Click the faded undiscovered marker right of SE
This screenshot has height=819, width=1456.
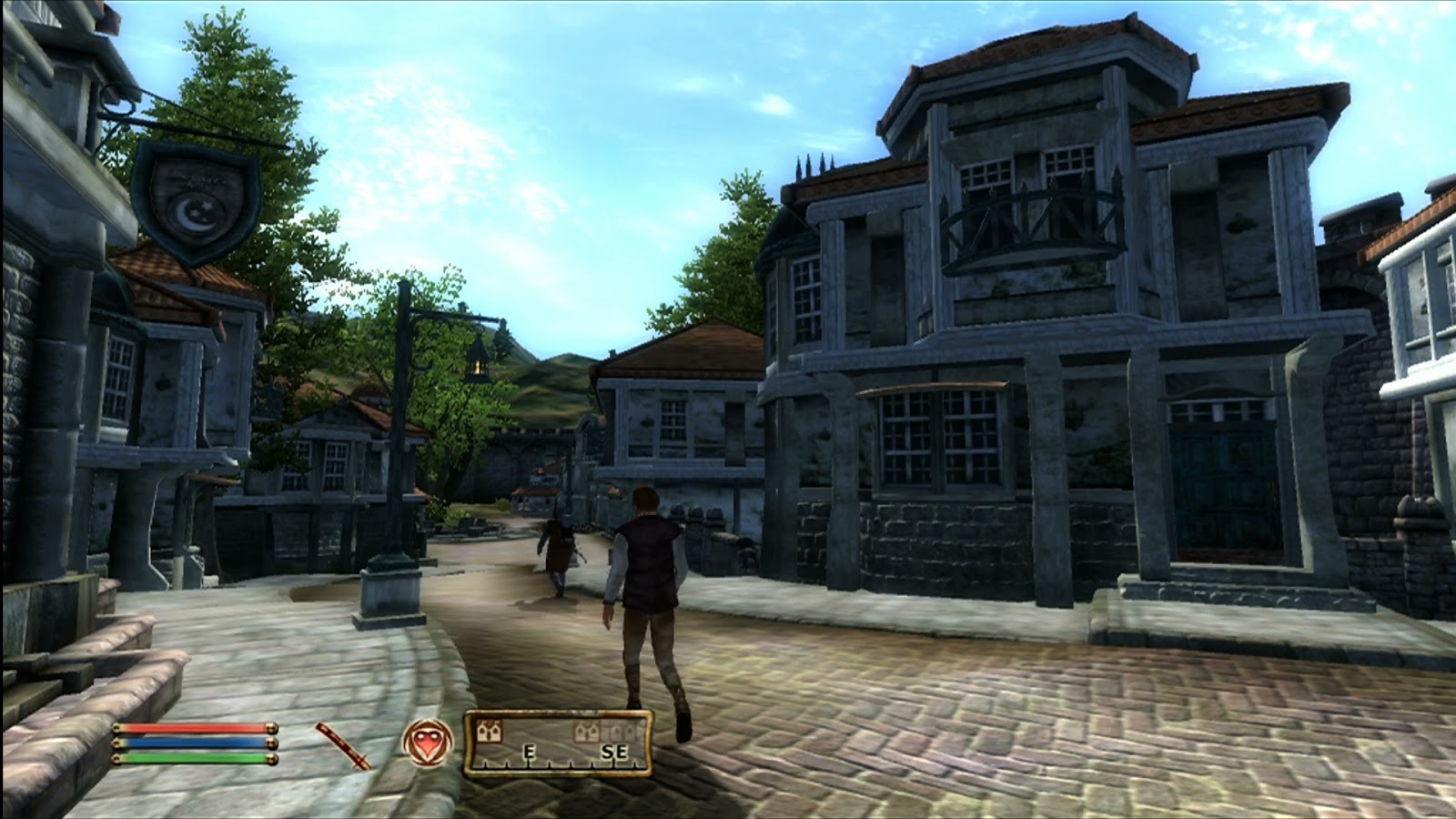[622, 731]
